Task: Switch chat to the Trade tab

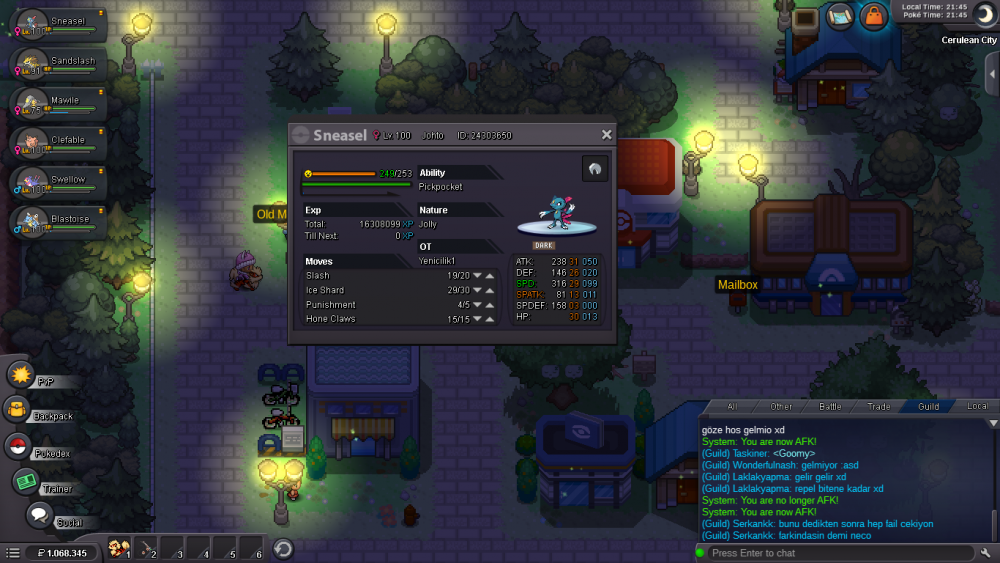Action: (879, 407)
